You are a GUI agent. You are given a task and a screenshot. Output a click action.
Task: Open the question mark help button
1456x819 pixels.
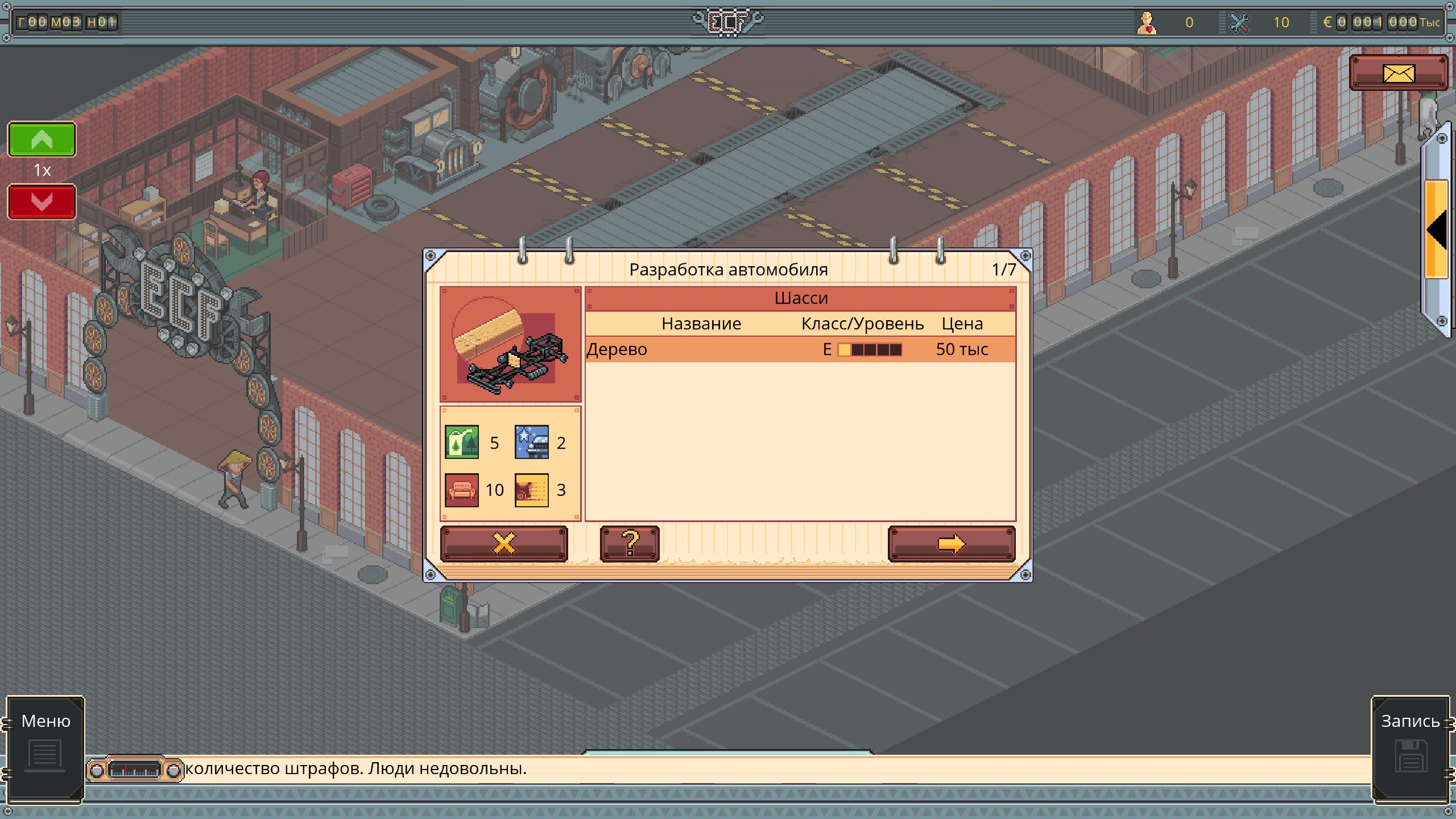[630, 544]
